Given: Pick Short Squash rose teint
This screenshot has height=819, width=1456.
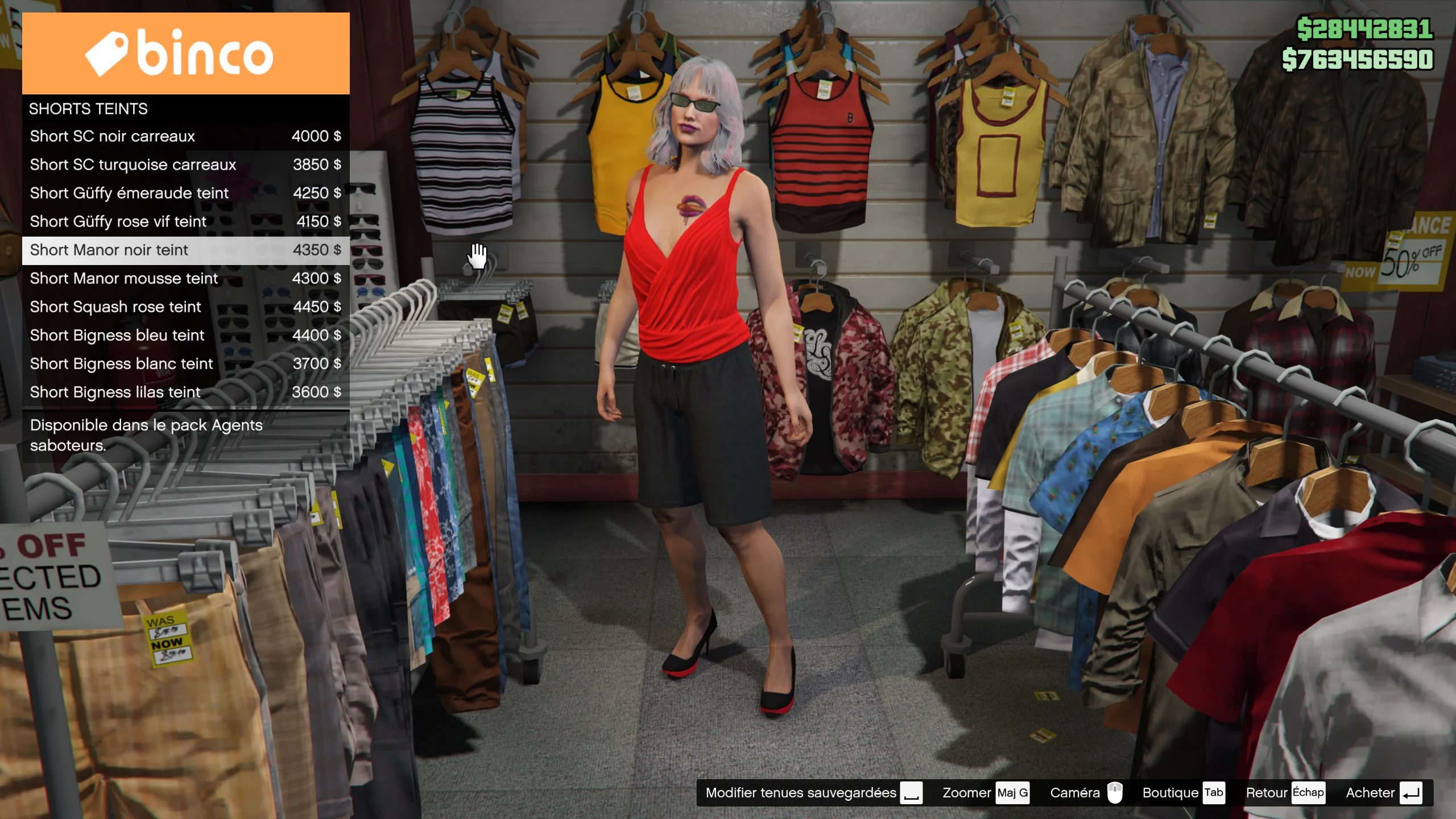Looking at the screenshot, I should tap(185, 307).
